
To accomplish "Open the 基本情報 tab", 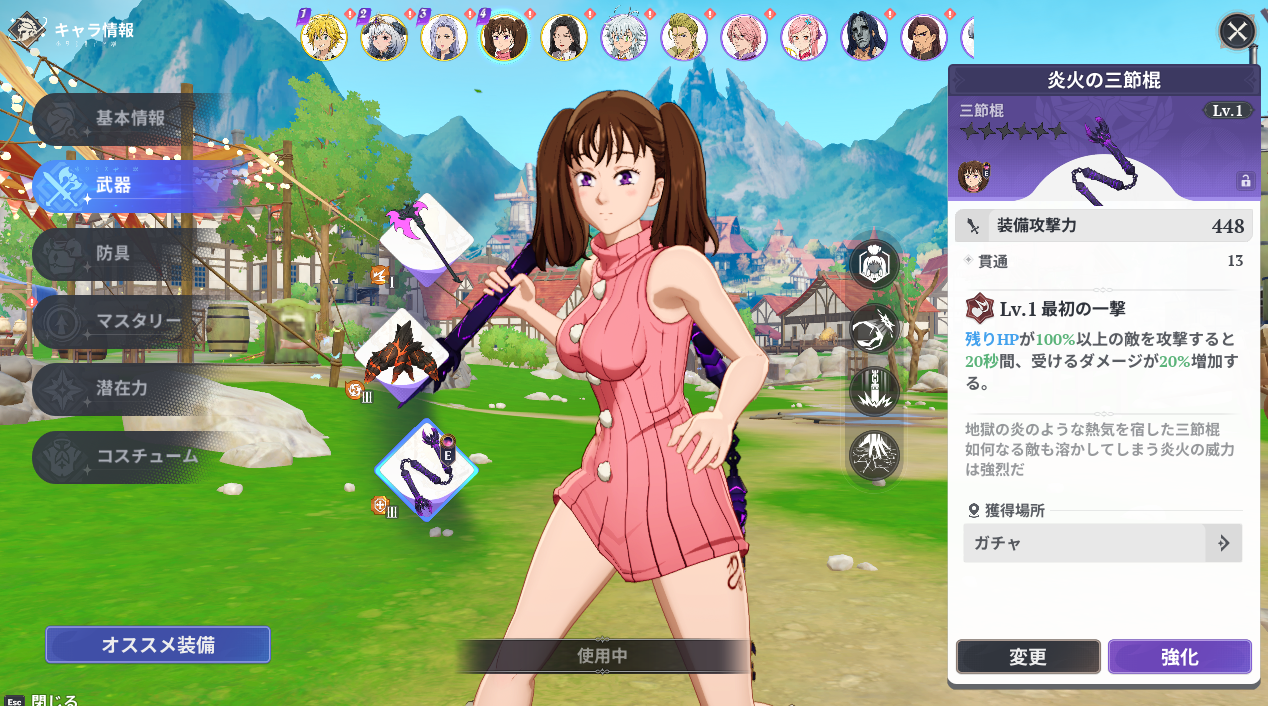I will pyautogui.click(x=130, y=118).
